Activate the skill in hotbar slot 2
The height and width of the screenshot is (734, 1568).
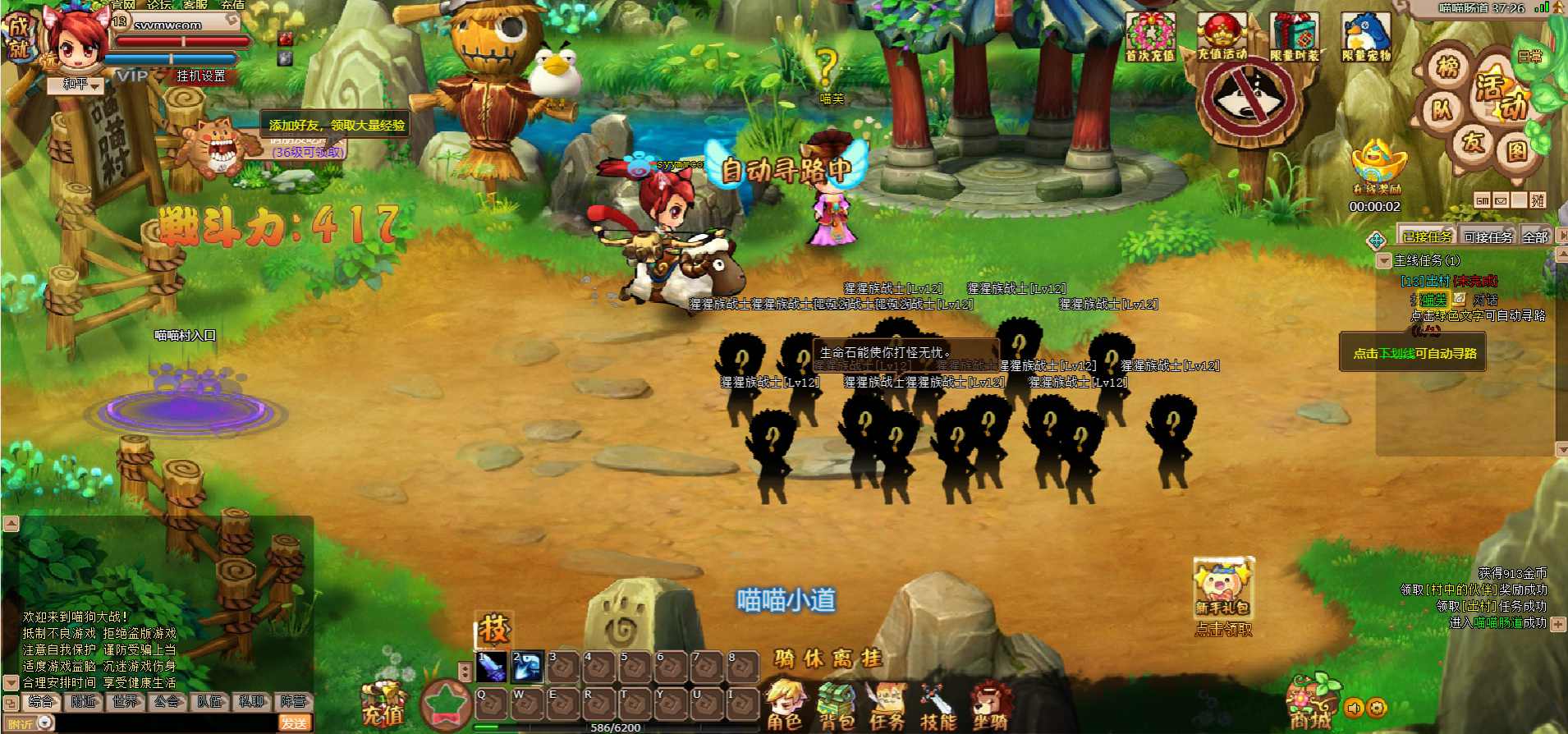pyautogui.click(x=527, y=666)
